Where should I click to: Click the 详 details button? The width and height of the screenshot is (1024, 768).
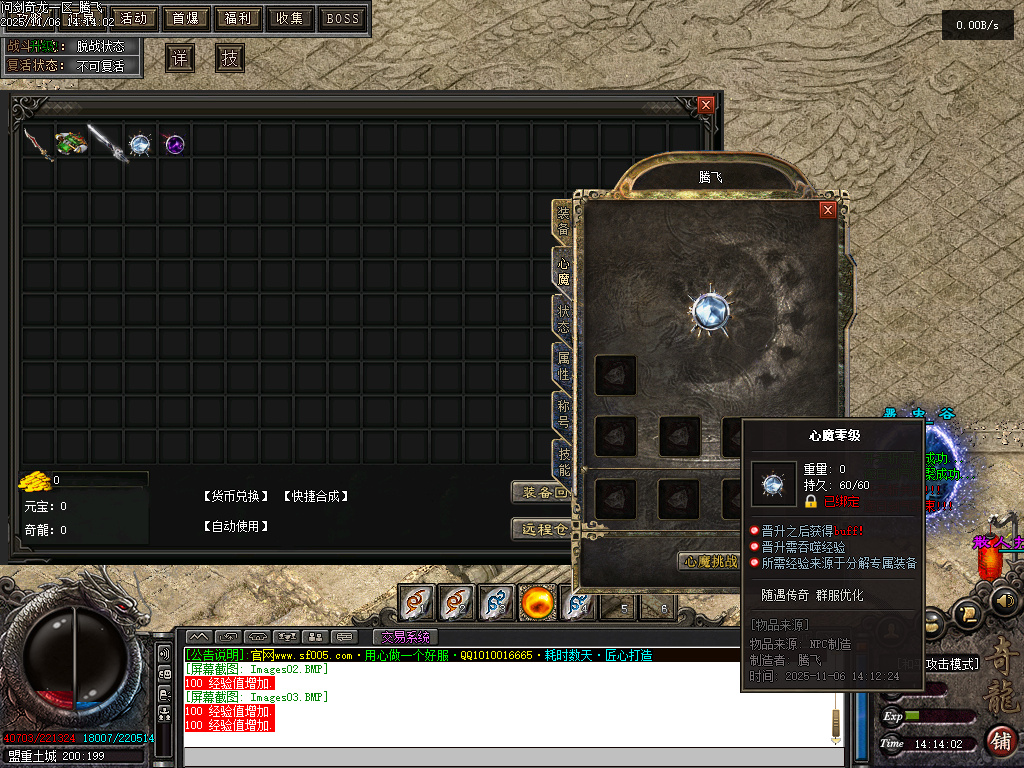click(x=180, y=58)
